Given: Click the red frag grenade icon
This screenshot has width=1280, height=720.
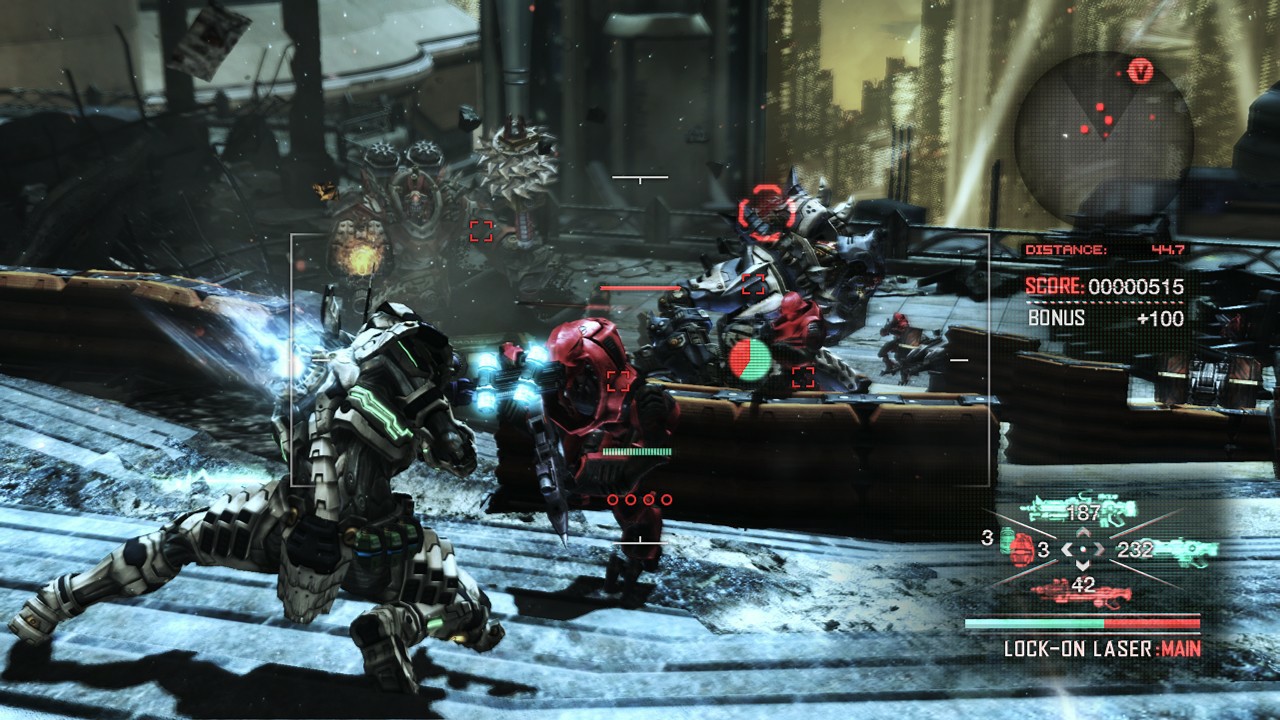Looking at the screenshot, I should pos(1020,550).
